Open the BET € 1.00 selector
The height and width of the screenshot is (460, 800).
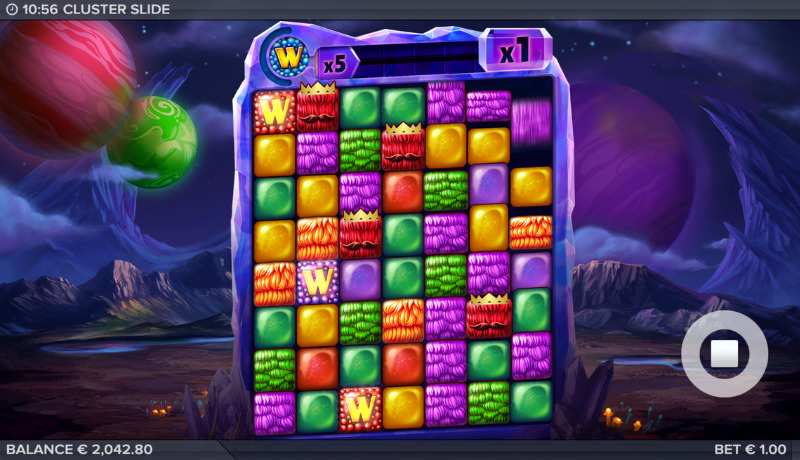coord(750,450)
